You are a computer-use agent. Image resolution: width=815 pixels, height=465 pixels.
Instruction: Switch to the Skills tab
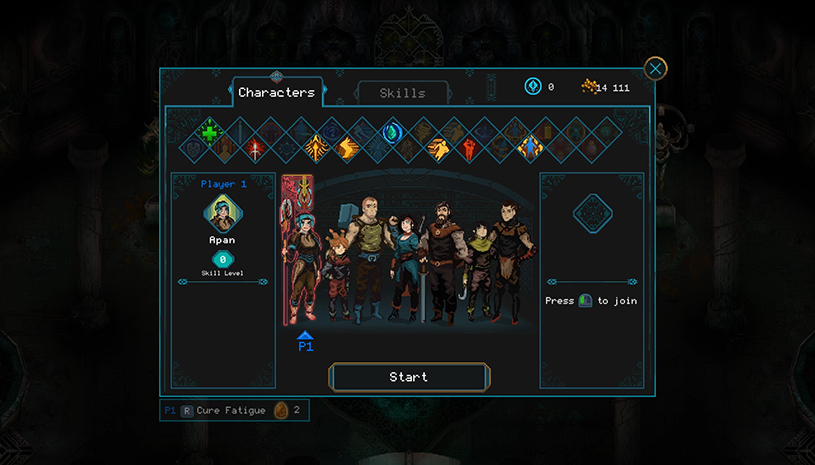[402, 93]
